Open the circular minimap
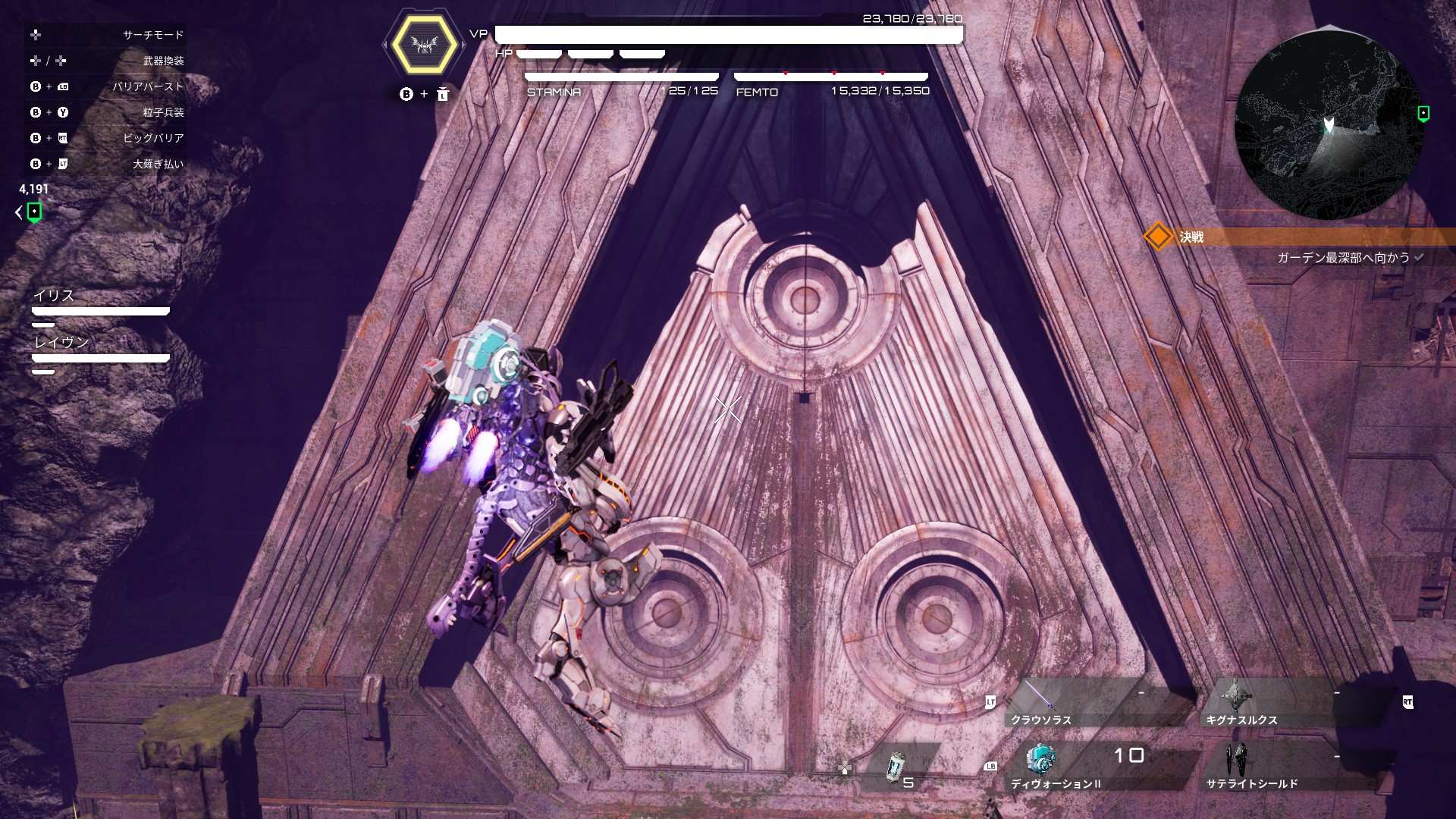This screenshot has height=819, width=1456. [x=1329, y=125]
